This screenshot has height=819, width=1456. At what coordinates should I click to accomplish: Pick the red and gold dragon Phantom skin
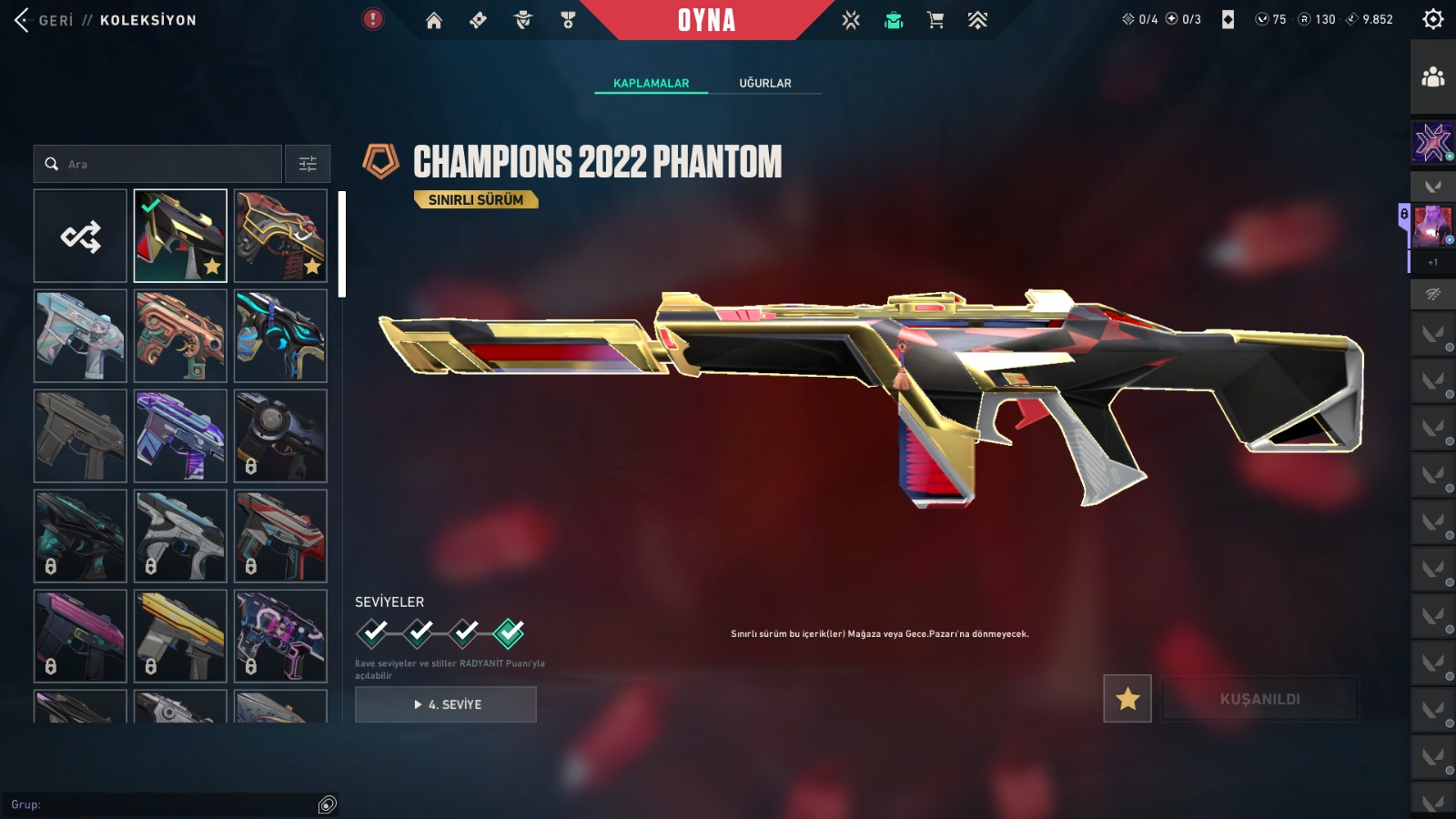280,237
